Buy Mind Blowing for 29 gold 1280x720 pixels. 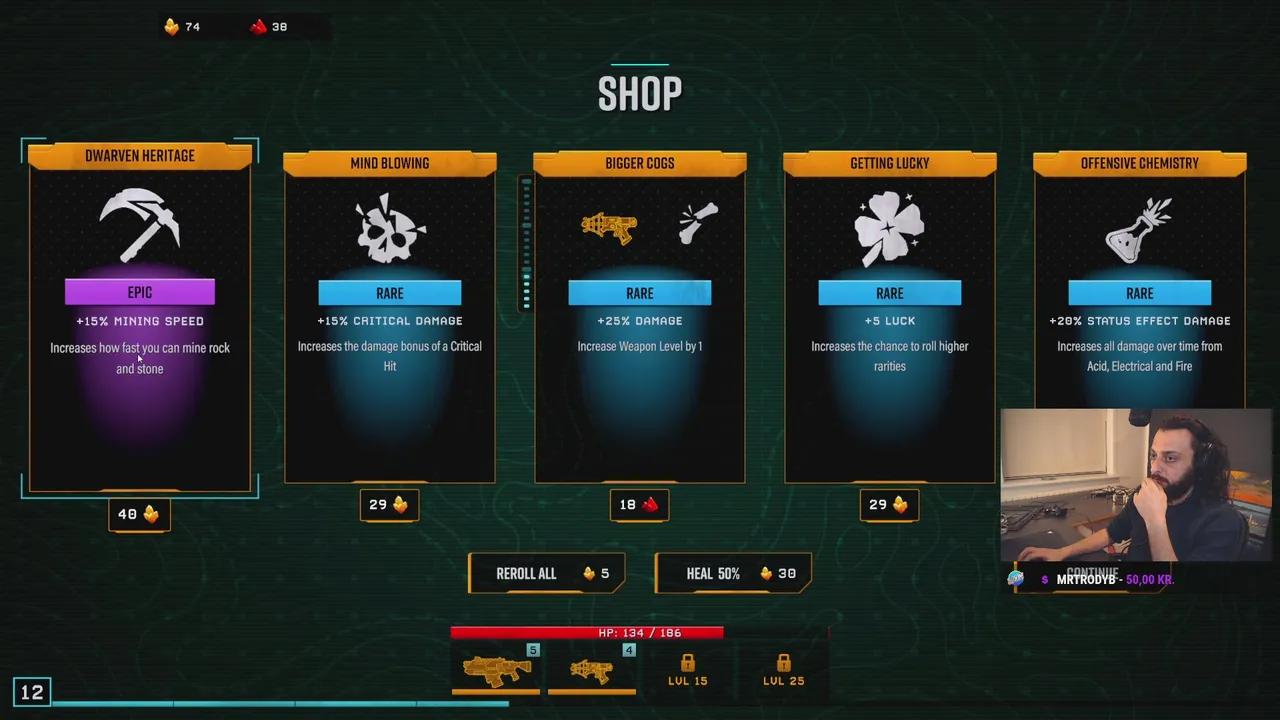click(389, 505)
